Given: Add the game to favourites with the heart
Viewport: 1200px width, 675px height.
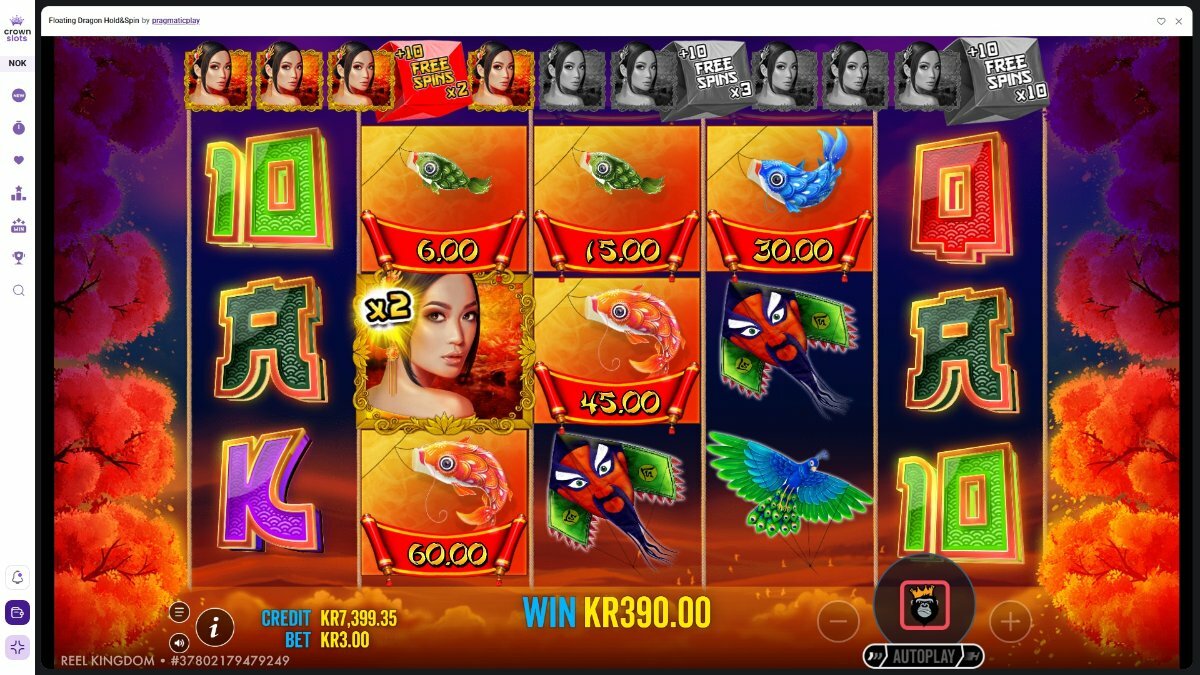Looking at the screenshot, I should pyautogui.click(x=1161, y=20).
